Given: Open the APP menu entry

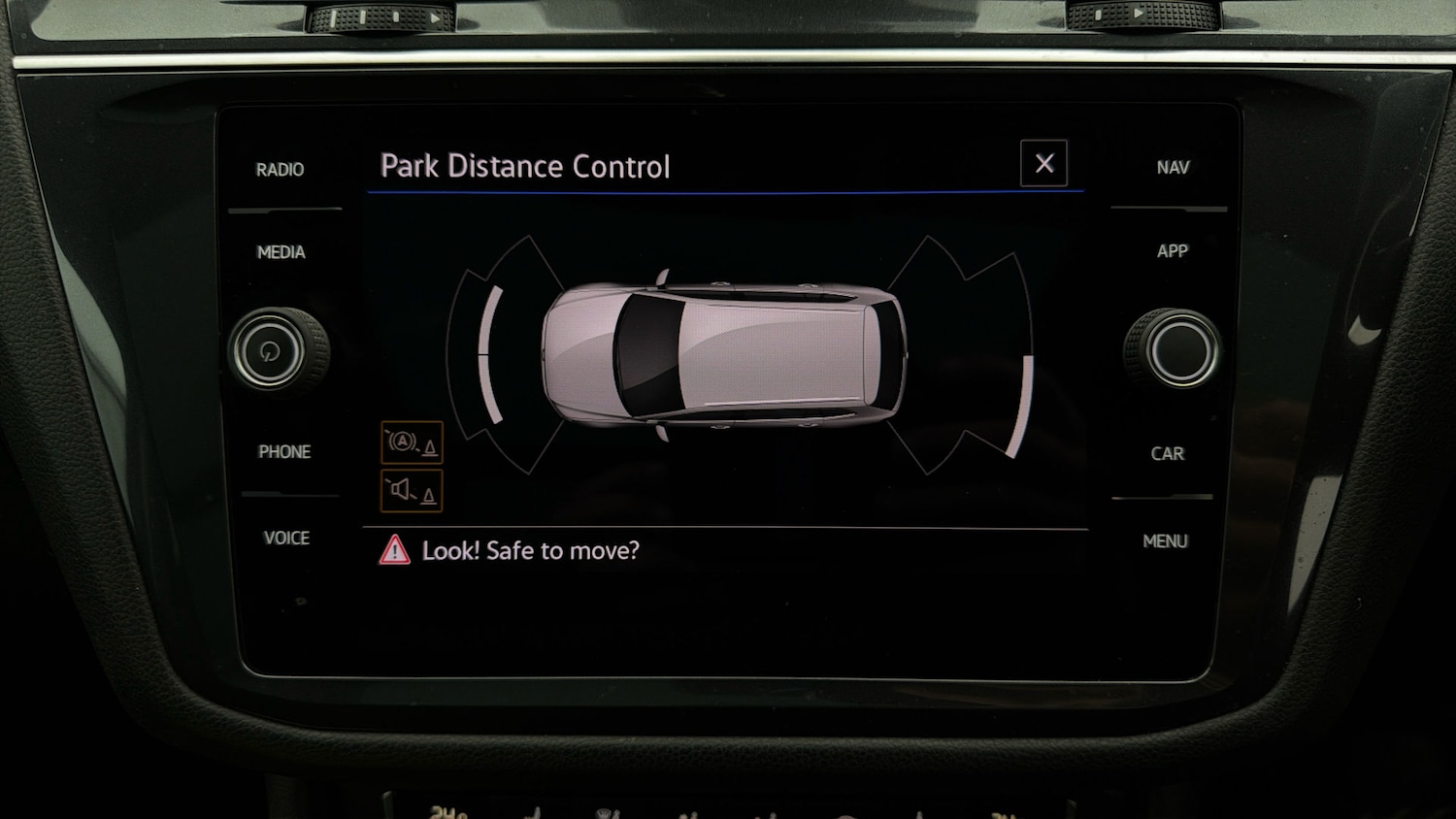Looking at the screenshot, I should pyautogui.click(x=1172, y=252).
